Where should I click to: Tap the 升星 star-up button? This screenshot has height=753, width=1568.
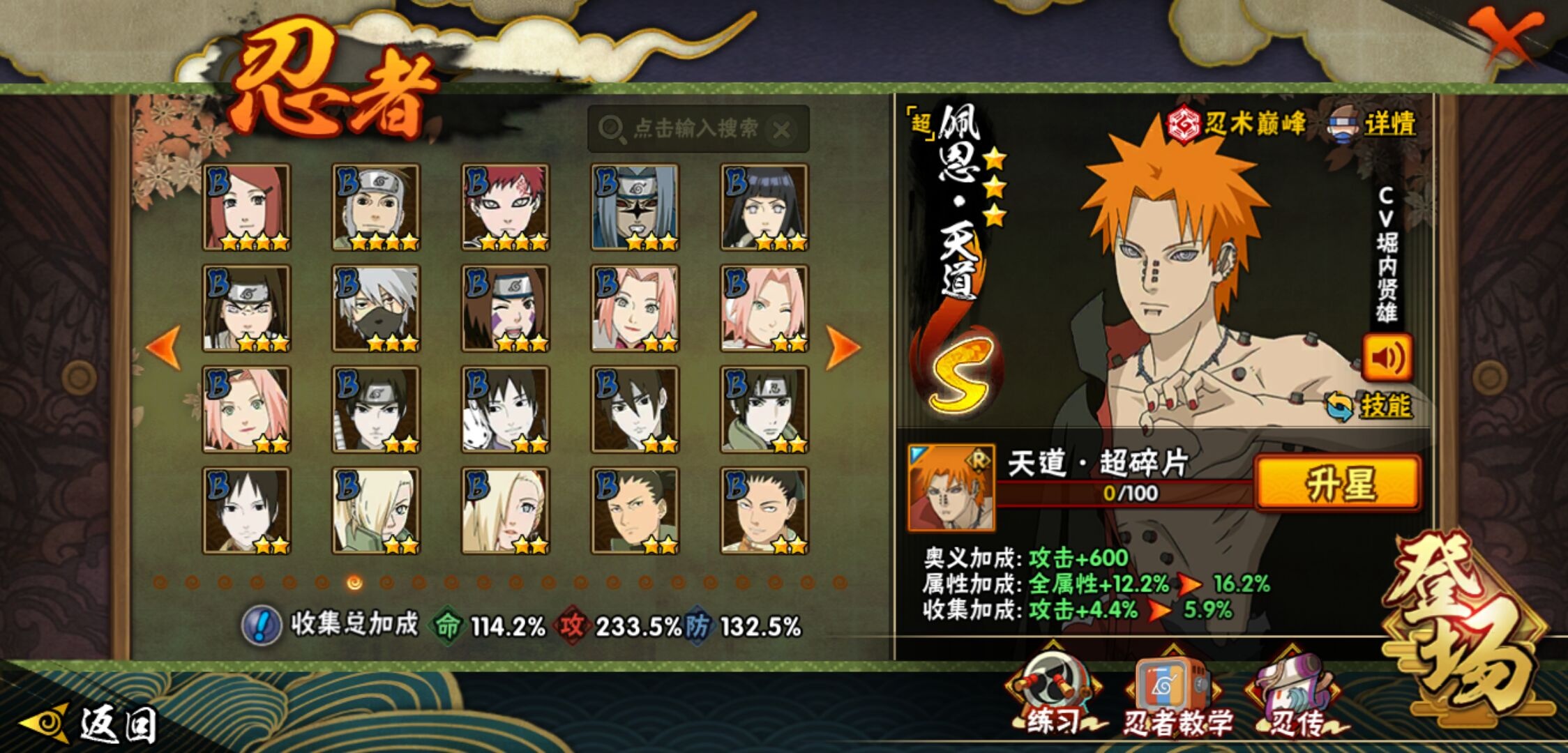coord(1337,483)
